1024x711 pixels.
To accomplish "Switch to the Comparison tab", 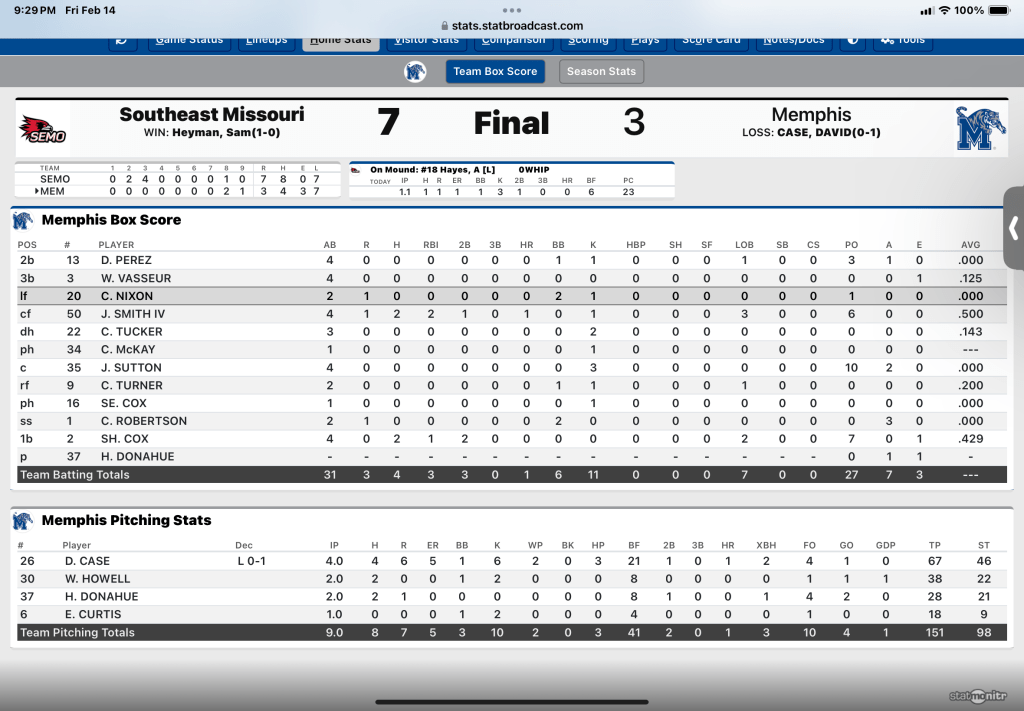I will [x=513, y=41].
